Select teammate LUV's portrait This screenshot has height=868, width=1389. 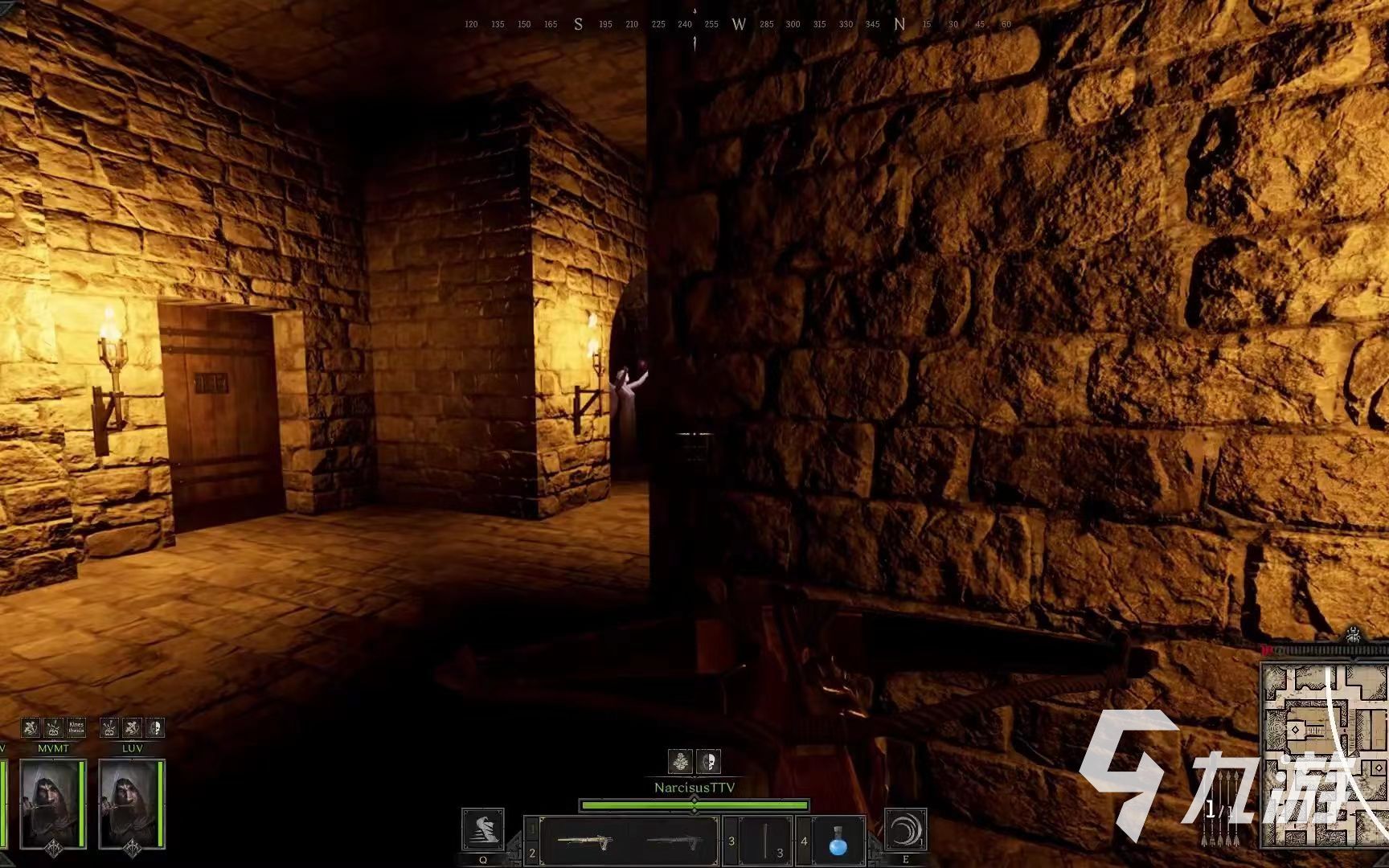[x=131, y=804]
